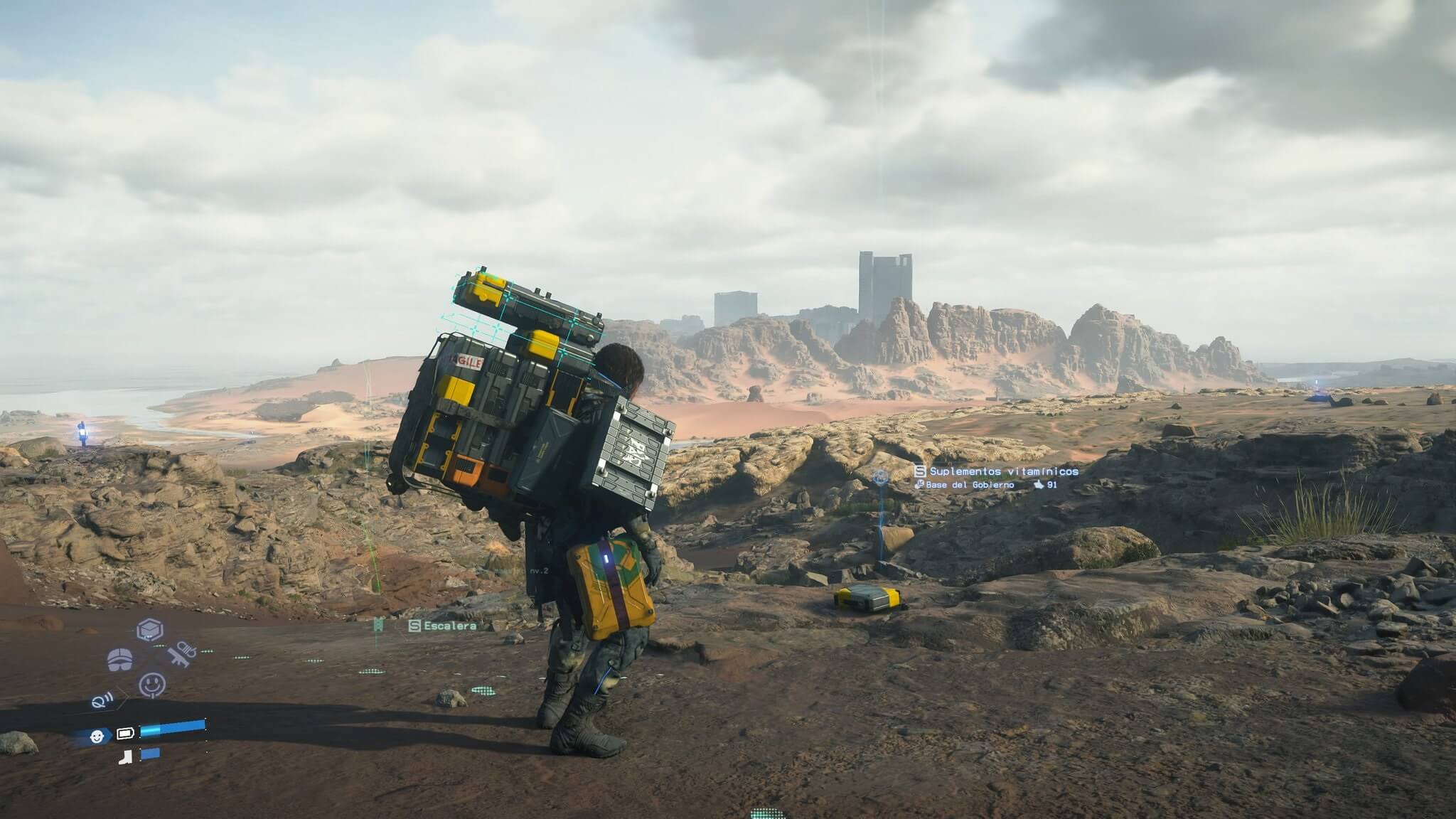This screenshot has width=1456, height=819.
Task: Click the hexagonal cargo marker above the package
Action: tap(881, 476)
